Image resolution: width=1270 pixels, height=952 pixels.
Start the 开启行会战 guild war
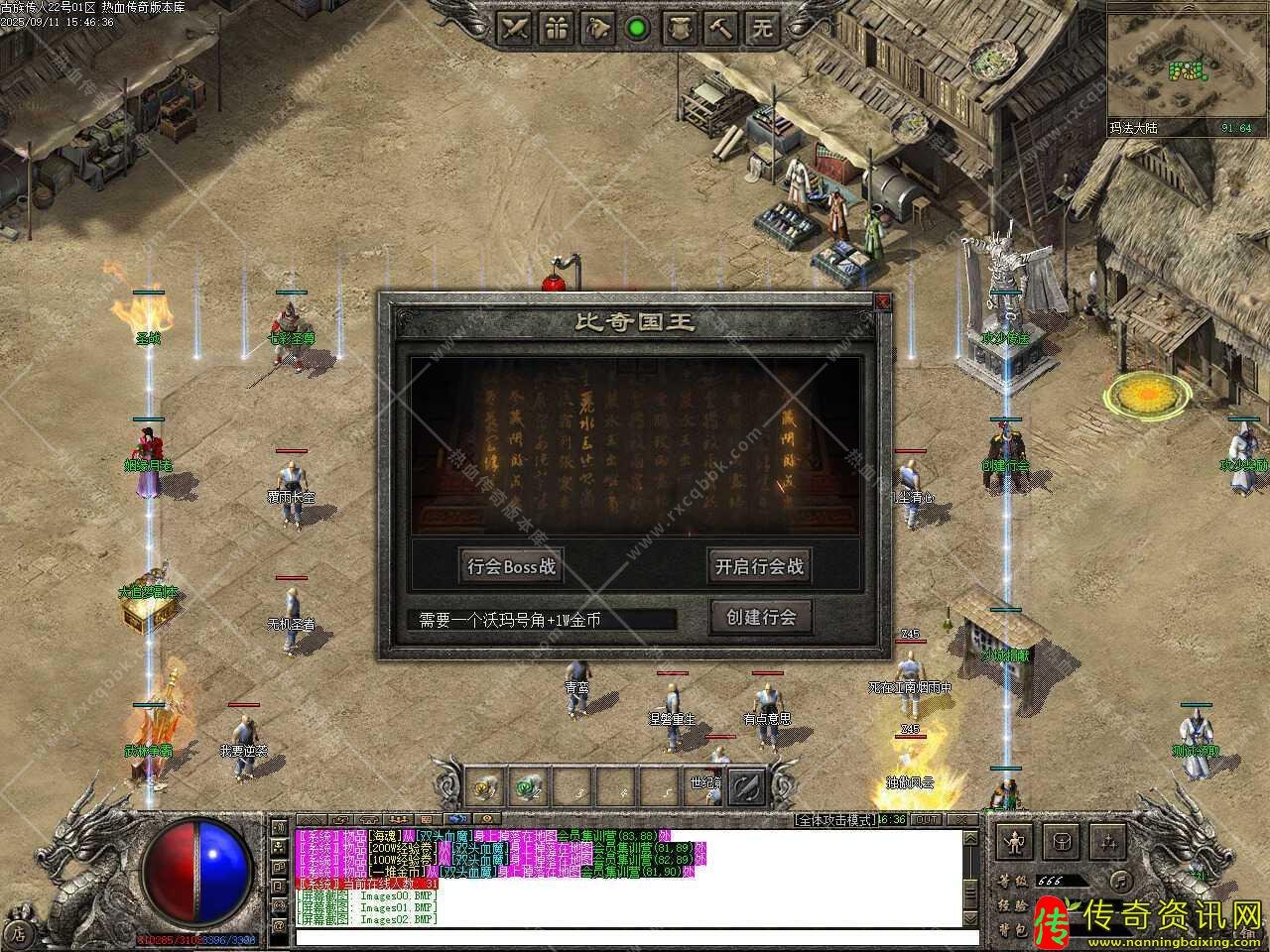(x=759, y=567)
